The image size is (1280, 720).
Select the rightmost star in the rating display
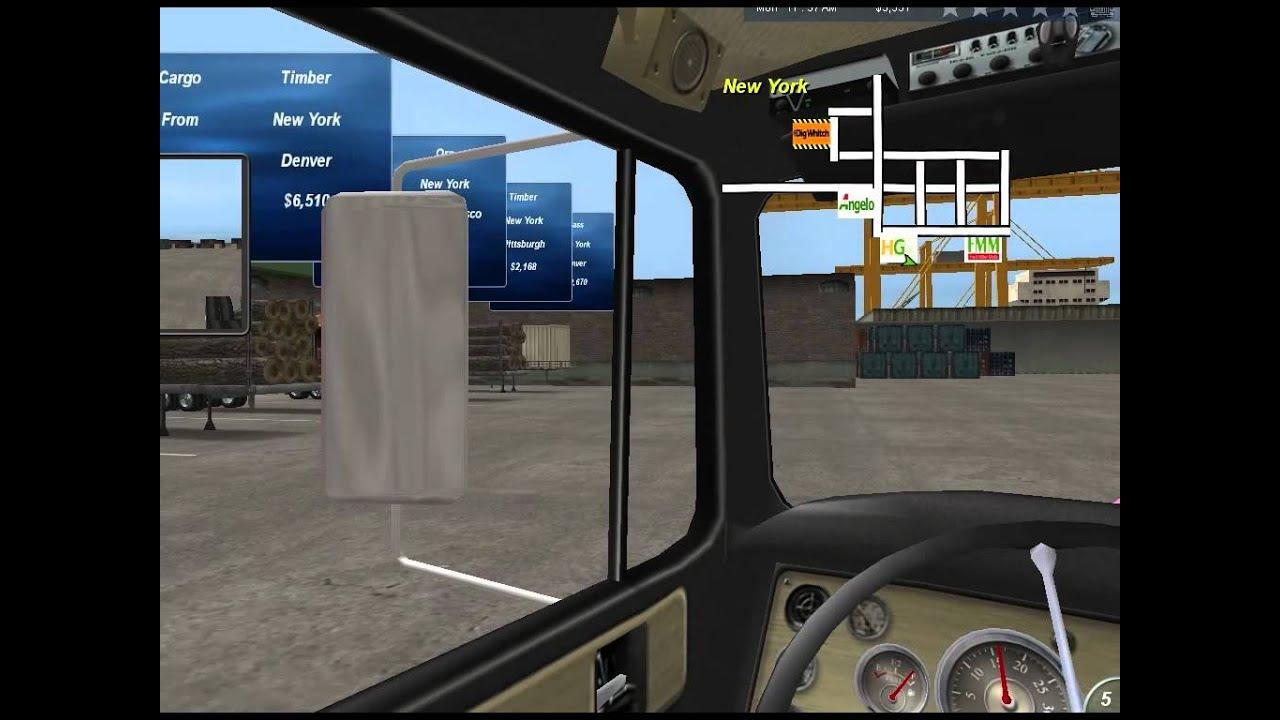coord(1070,9)
